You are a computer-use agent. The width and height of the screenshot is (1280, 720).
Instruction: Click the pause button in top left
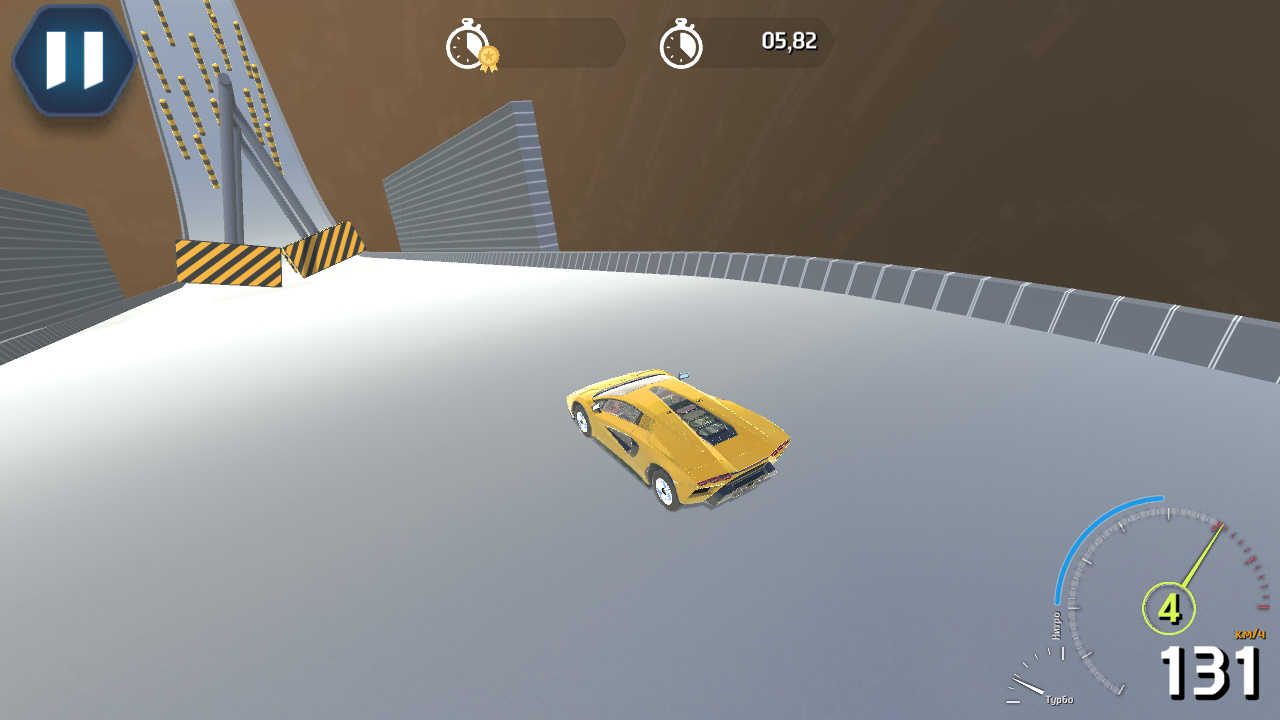tap(75, 58)
